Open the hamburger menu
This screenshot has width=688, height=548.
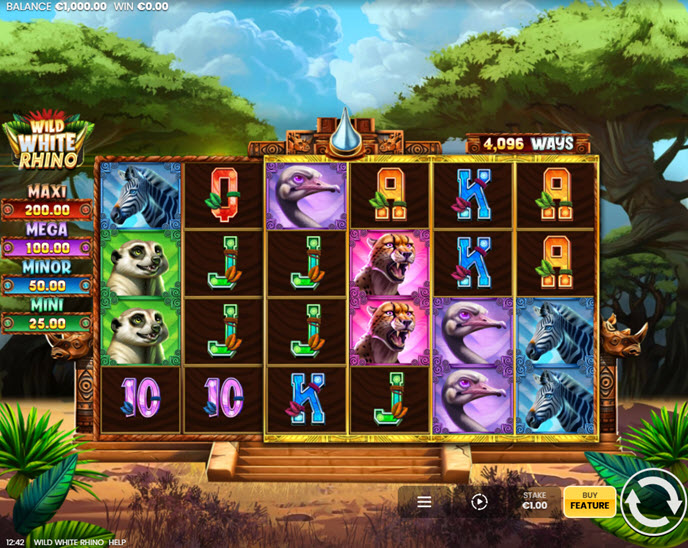pyautogui.click(x=424, y=502)
